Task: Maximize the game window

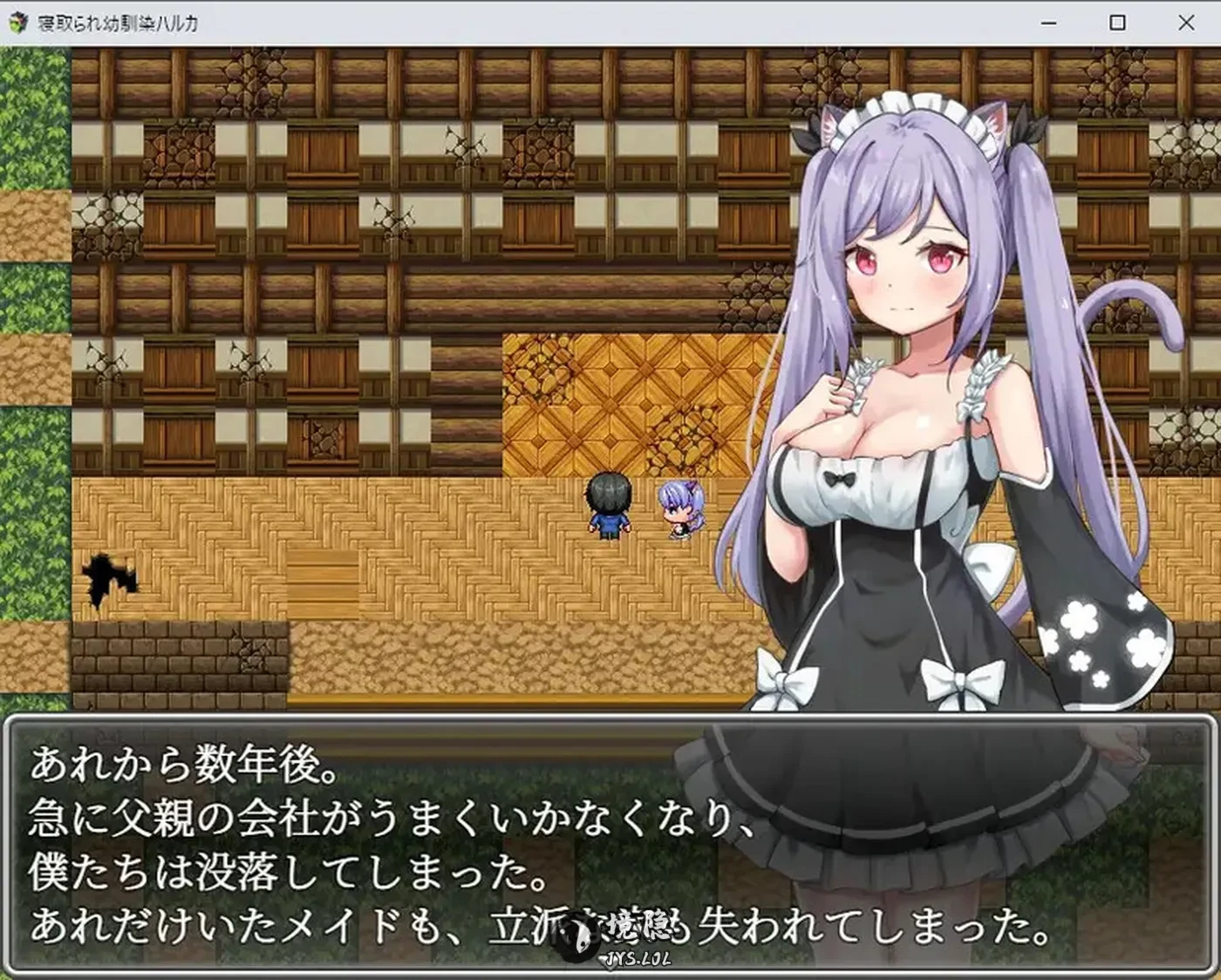Action: click(x=1116, y=24)
